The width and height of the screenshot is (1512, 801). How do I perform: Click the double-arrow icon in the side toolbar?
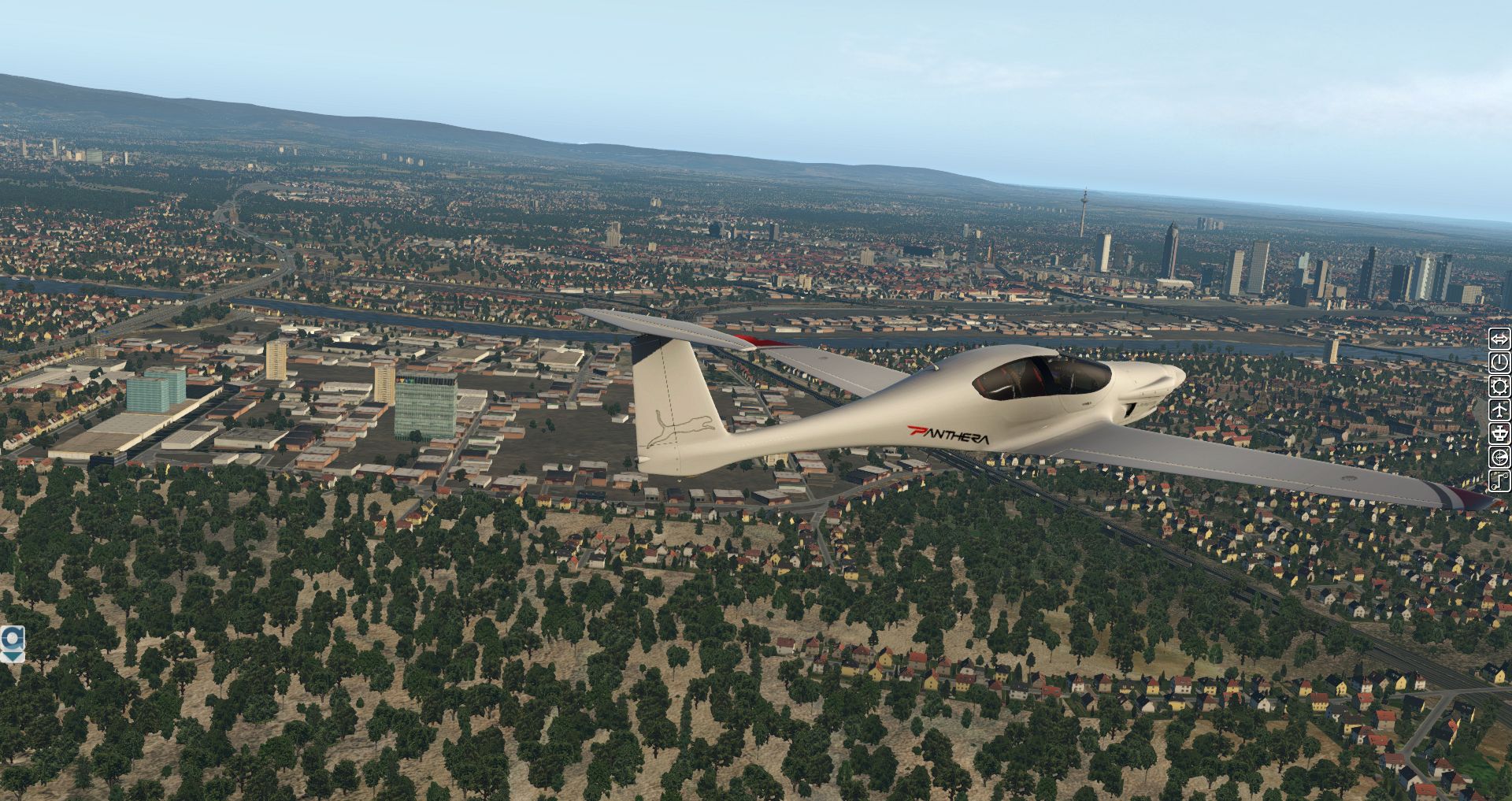tap(1499, 339)
